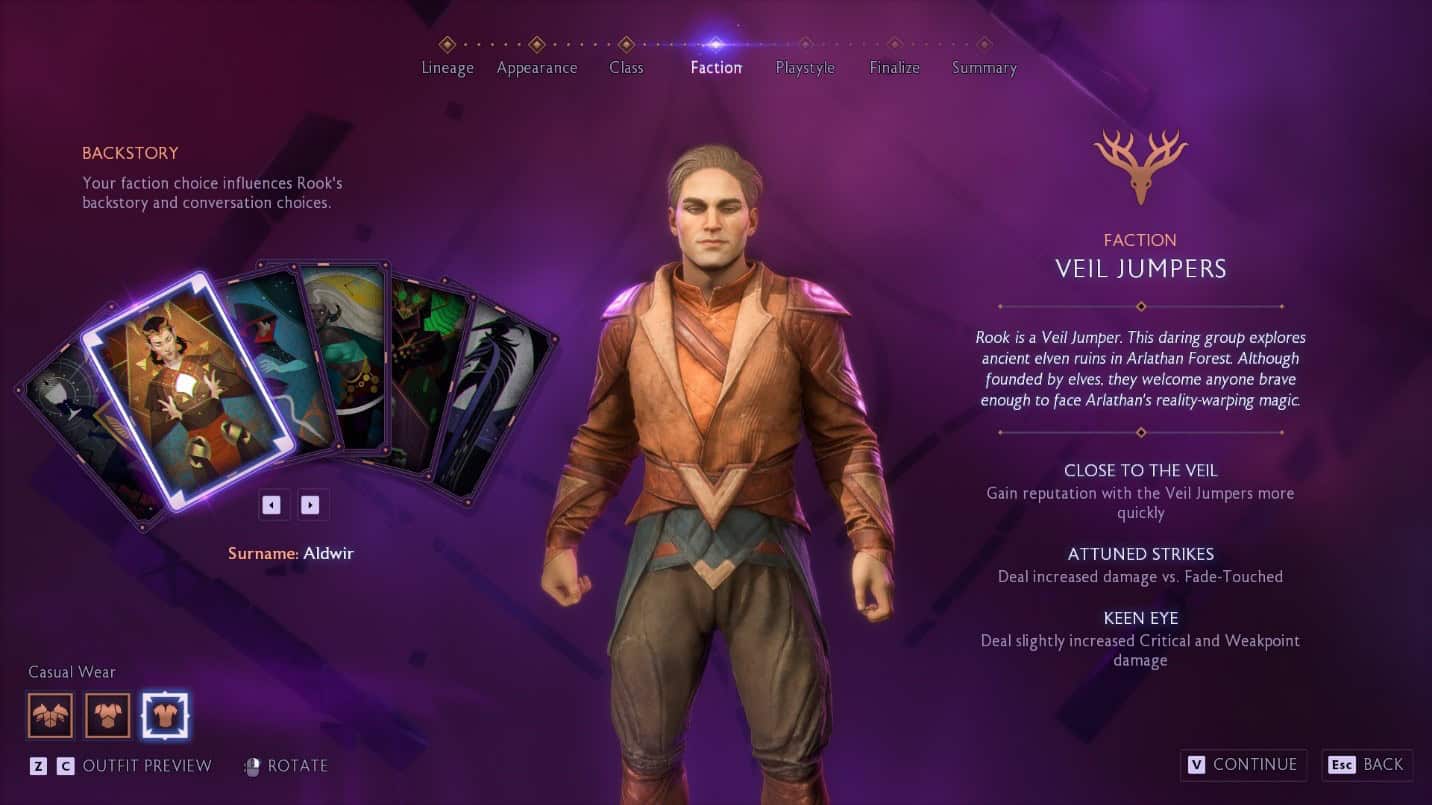Continue to the next creation step

point(1243,765)
